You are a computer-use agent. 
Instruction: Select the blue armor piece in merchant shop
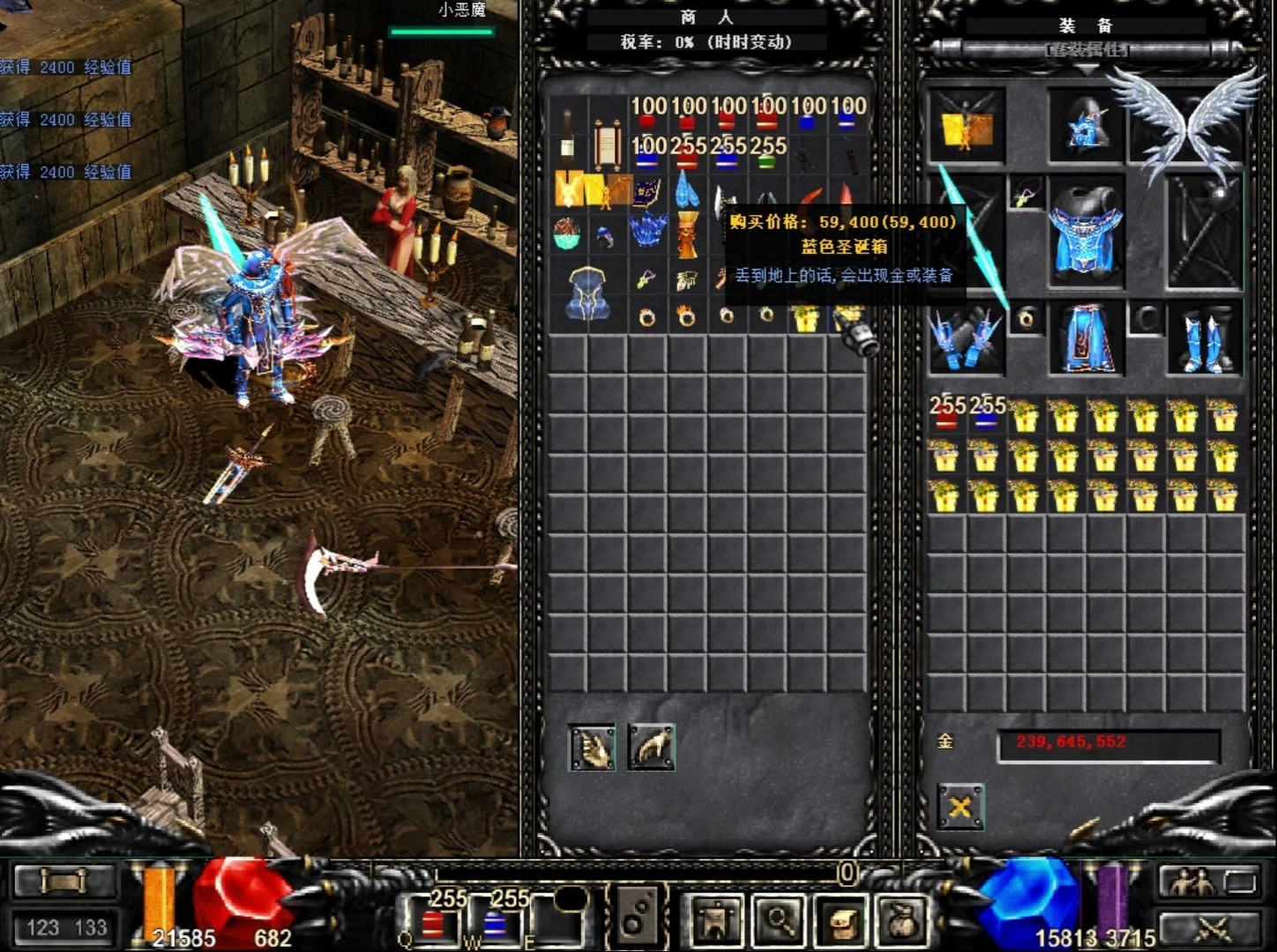coord(587,294)
